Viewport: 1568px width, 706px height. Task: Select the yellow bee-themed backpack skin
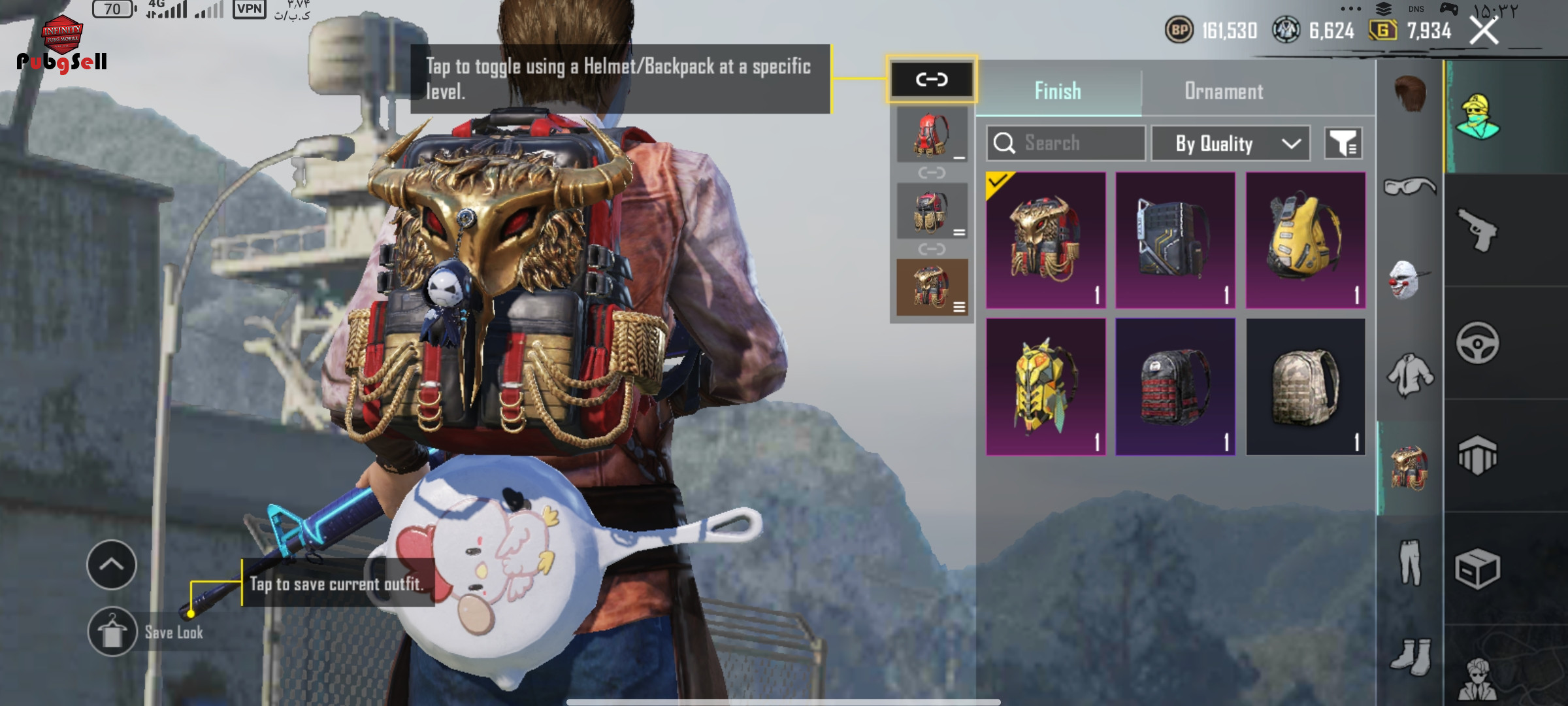1045,386
